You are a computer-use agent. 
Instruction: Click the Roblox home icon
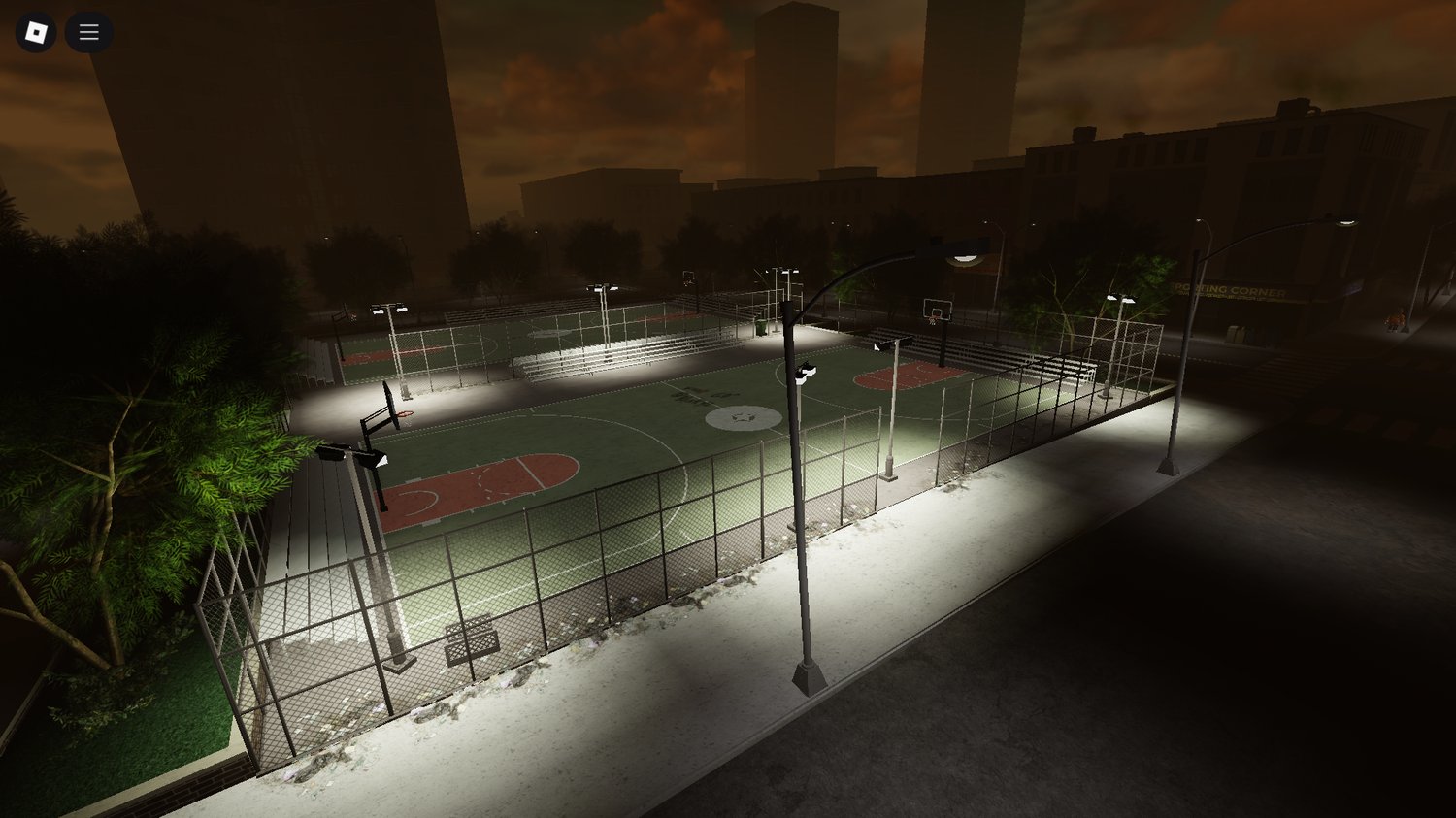click(x=35, y=31)
